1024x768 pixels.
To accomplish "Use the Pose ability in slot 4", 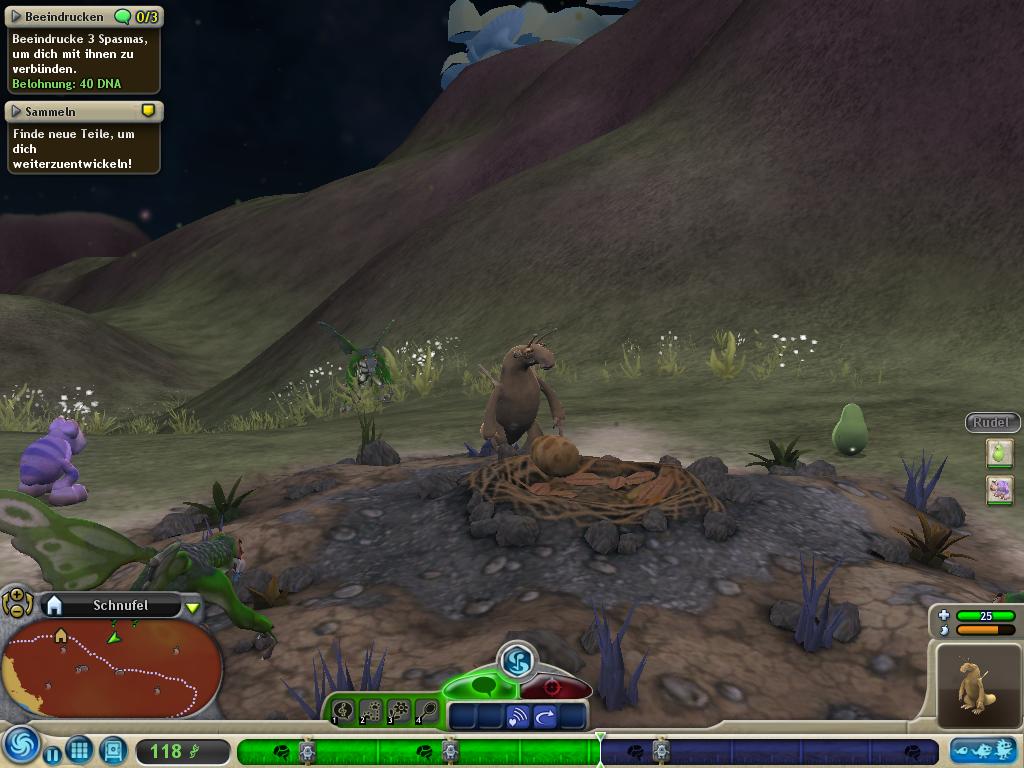I will pos(427,711).
